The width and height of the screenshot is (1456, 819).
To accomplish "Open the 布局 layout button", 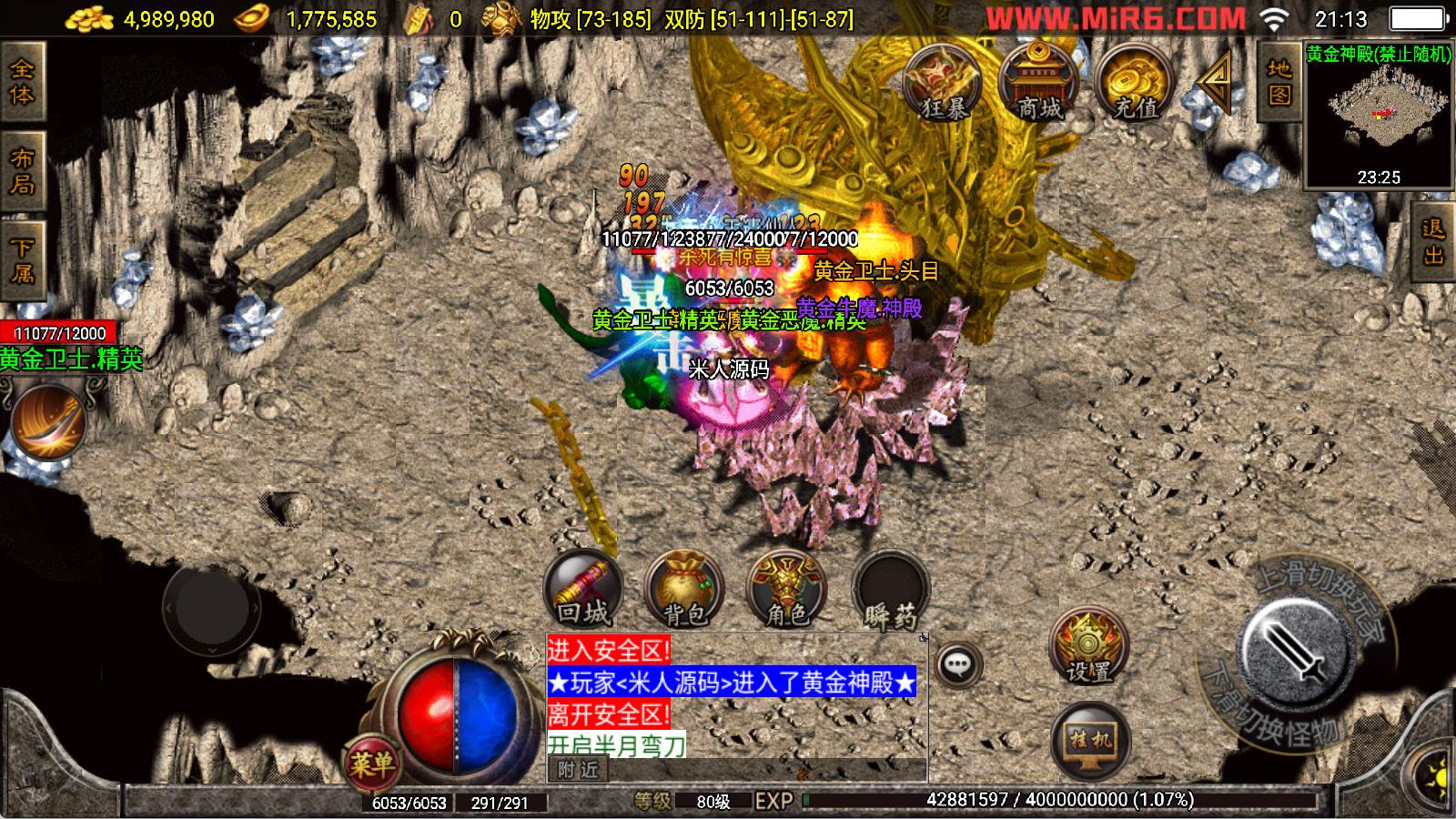I will point(22,172).
